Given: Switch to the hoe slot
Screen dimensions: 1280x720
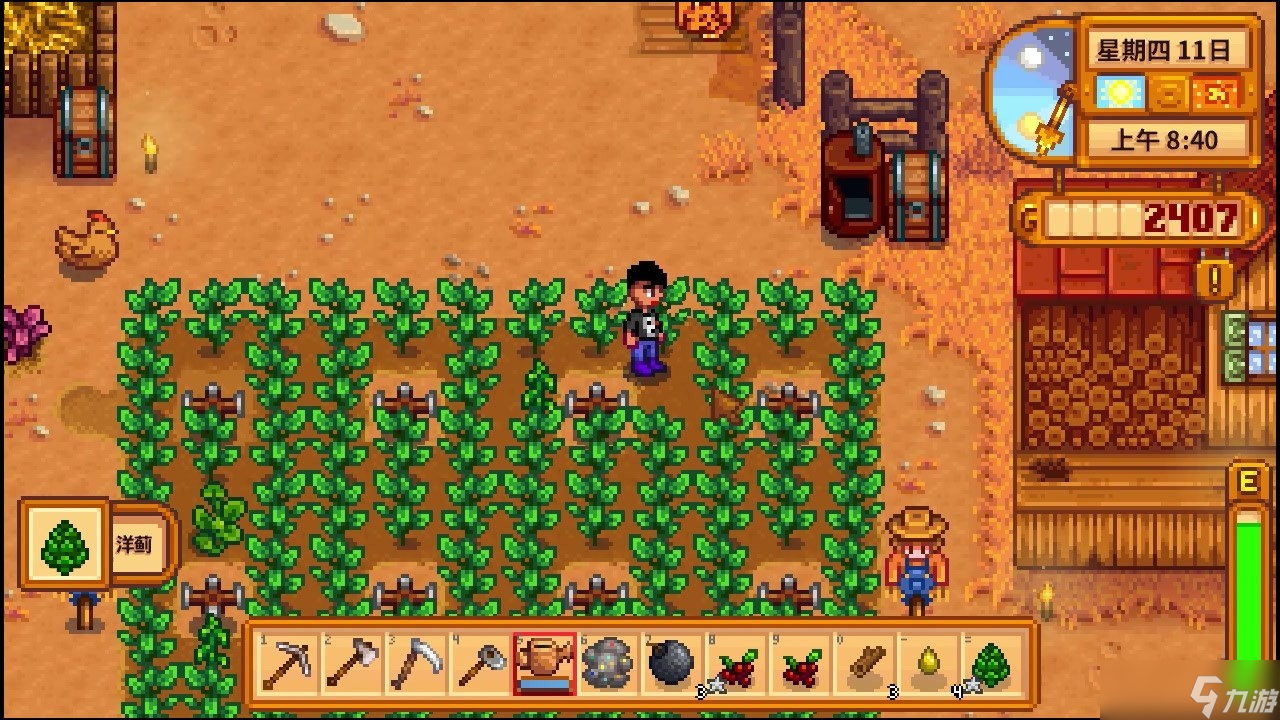Looking at the screenshot, I should [x=479, y=663].
